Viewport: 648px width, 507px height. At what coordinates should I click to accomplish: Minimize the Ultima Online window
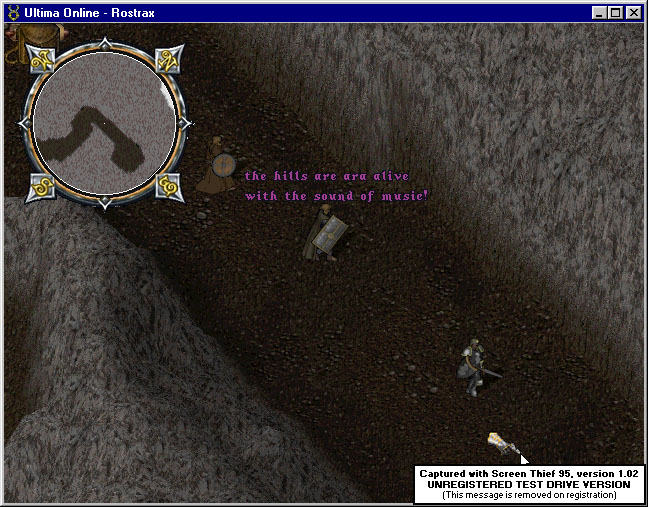[599, 13]
